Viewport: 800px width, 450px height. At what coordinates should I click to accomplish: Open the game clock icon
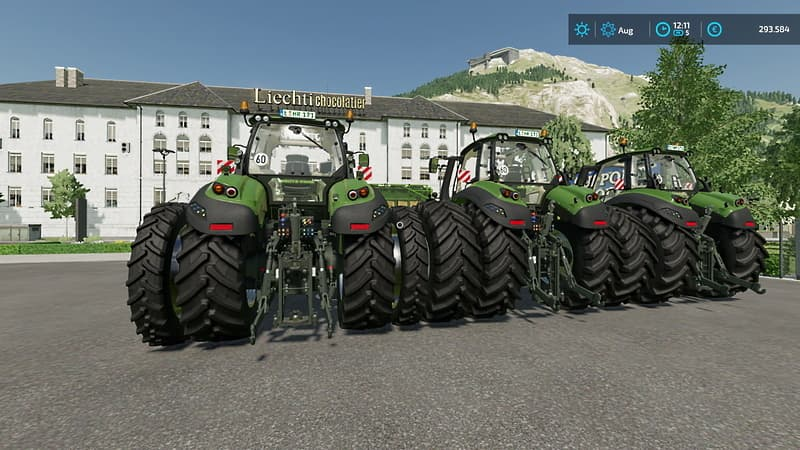click(662, 30)
